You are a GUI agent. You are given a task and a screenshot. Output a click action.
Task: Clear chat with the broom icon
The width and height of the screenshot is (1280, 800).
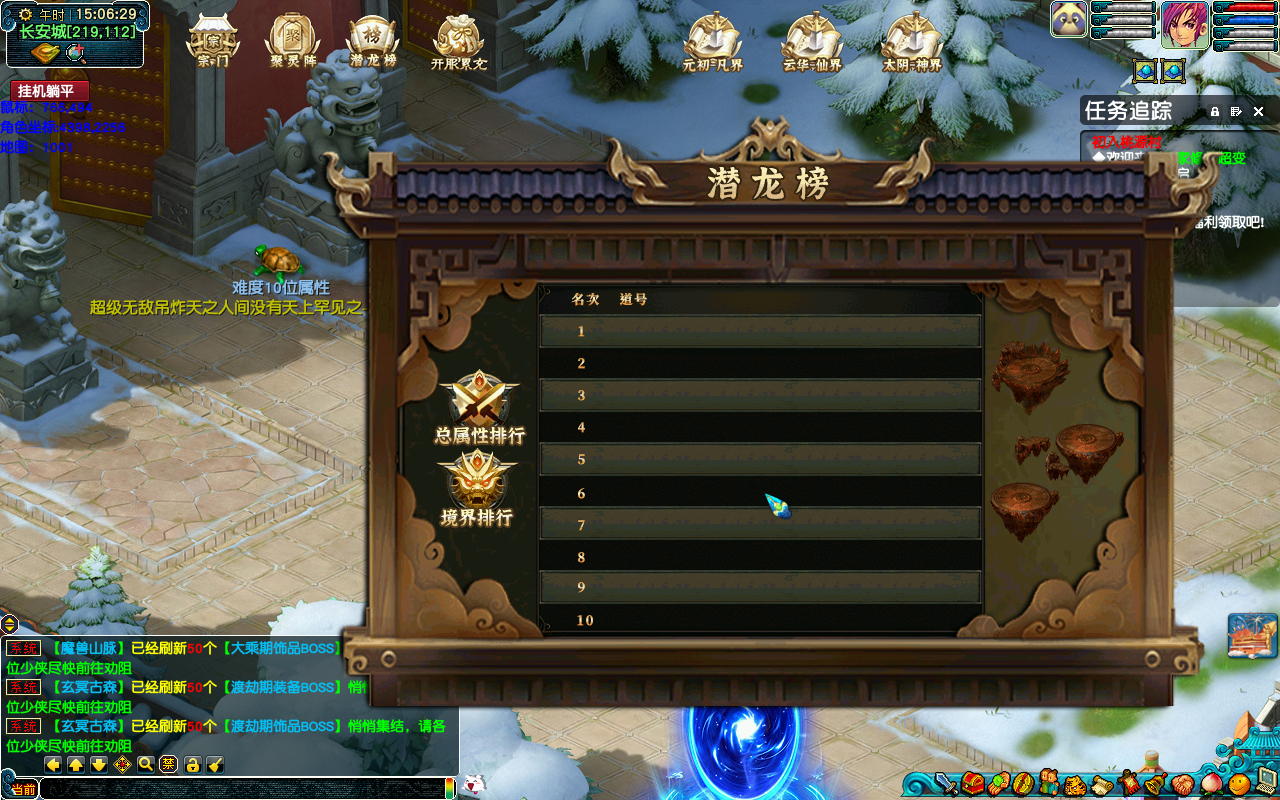coord(215,765)
